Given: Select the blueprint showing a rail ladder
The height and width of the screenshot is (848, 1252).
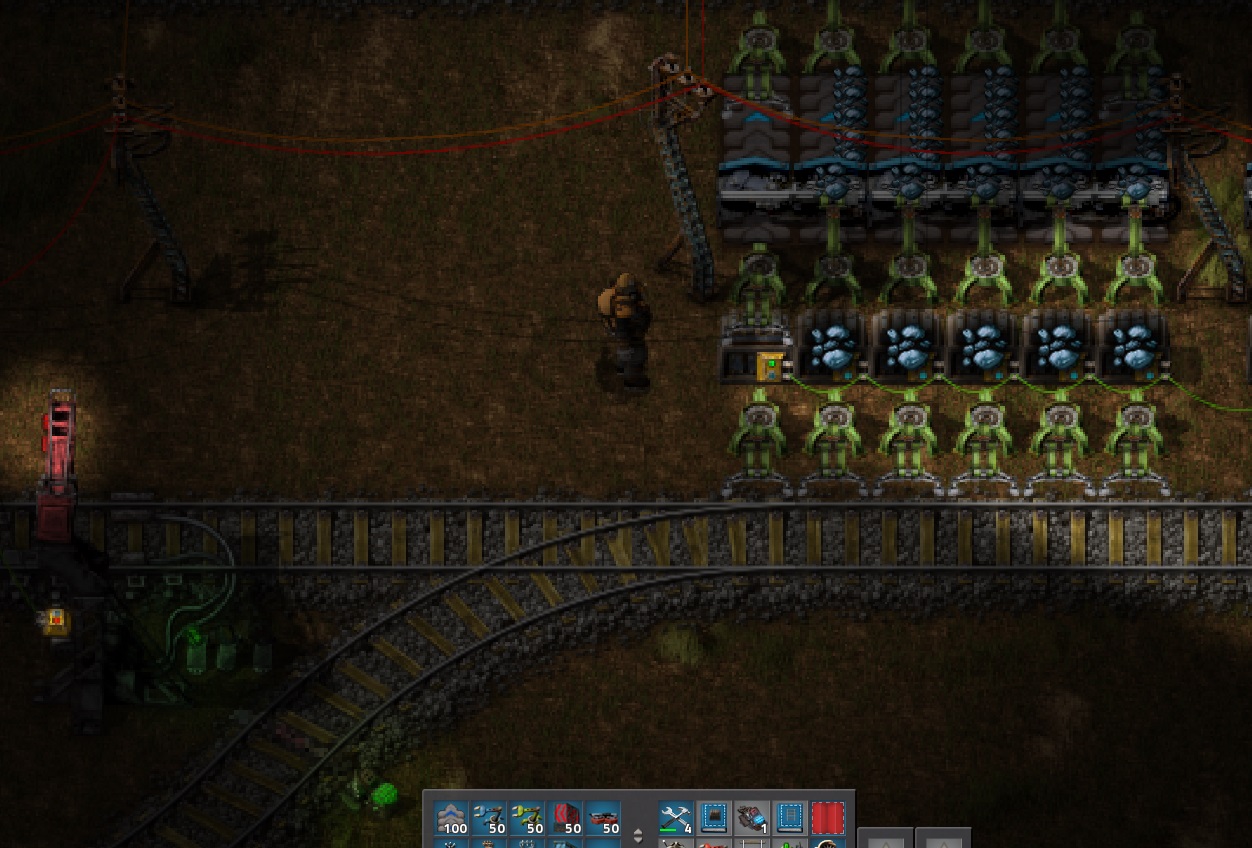Looking at the screenshot, I should click(x=790, y=818).
